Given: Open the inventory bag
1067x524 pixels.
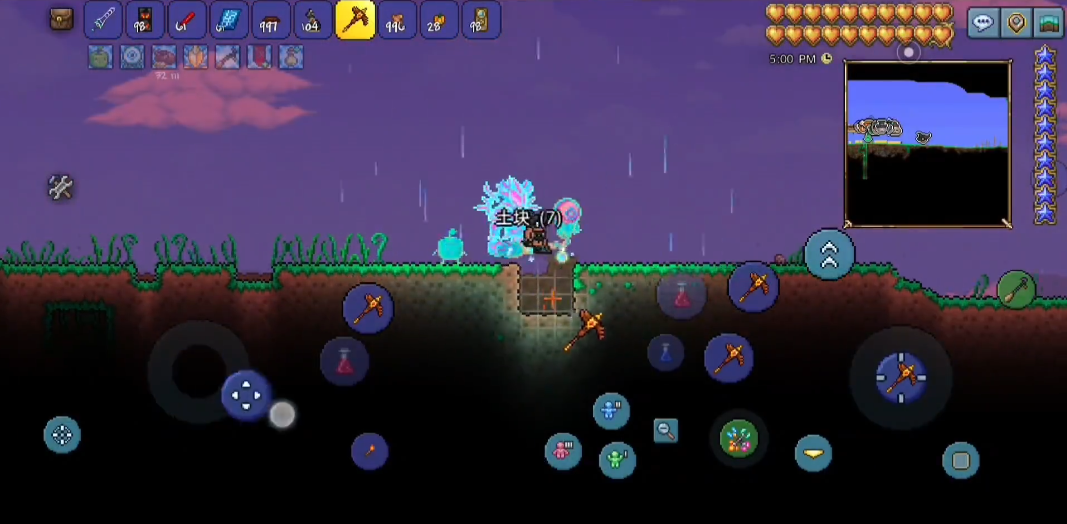Looking at the screenshot, I should (x=62, y=19).
